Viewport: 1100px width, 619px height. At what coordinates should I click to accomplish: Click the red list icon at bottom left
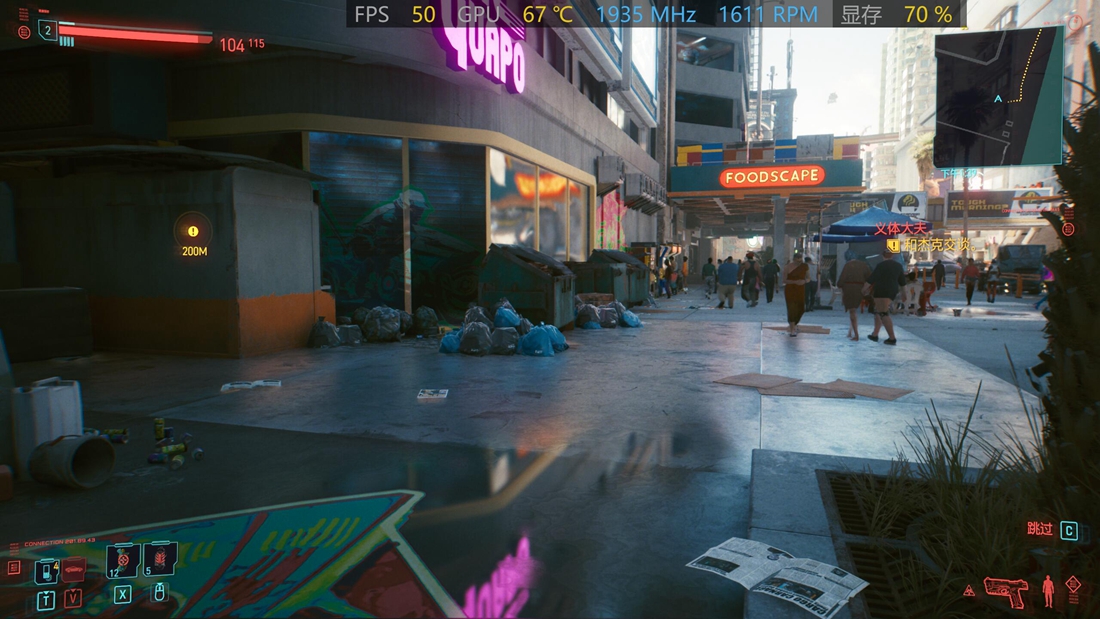coord(14,567)
